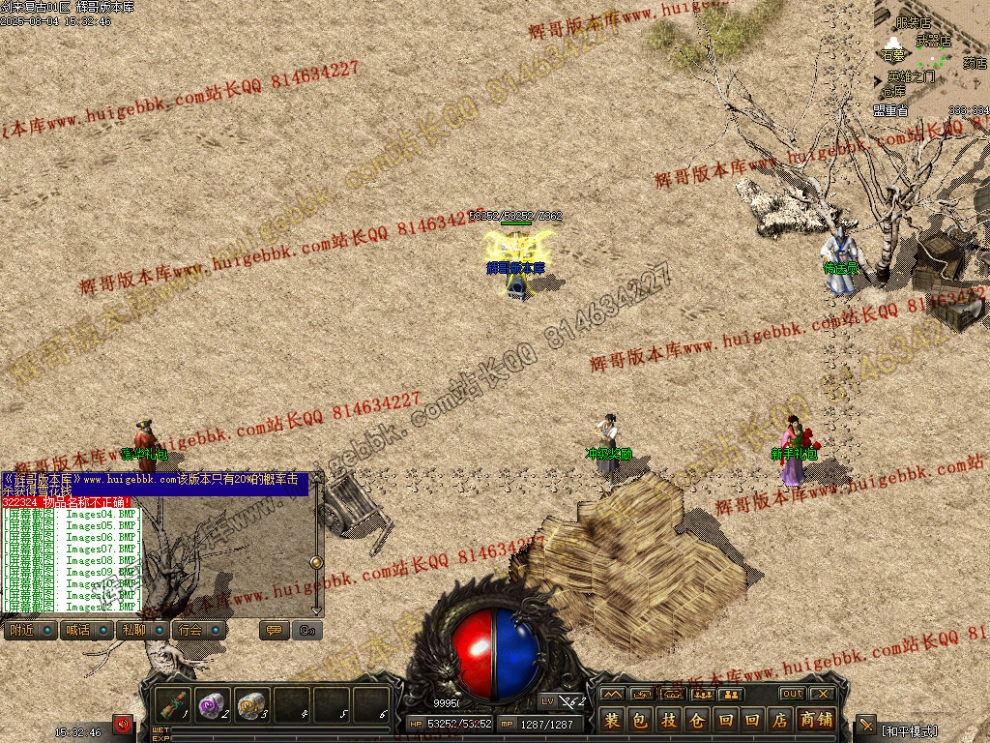Click the OUT logout button
Image resolution: width=990 pixels, height=743 pixels.
tap(791, 694)
